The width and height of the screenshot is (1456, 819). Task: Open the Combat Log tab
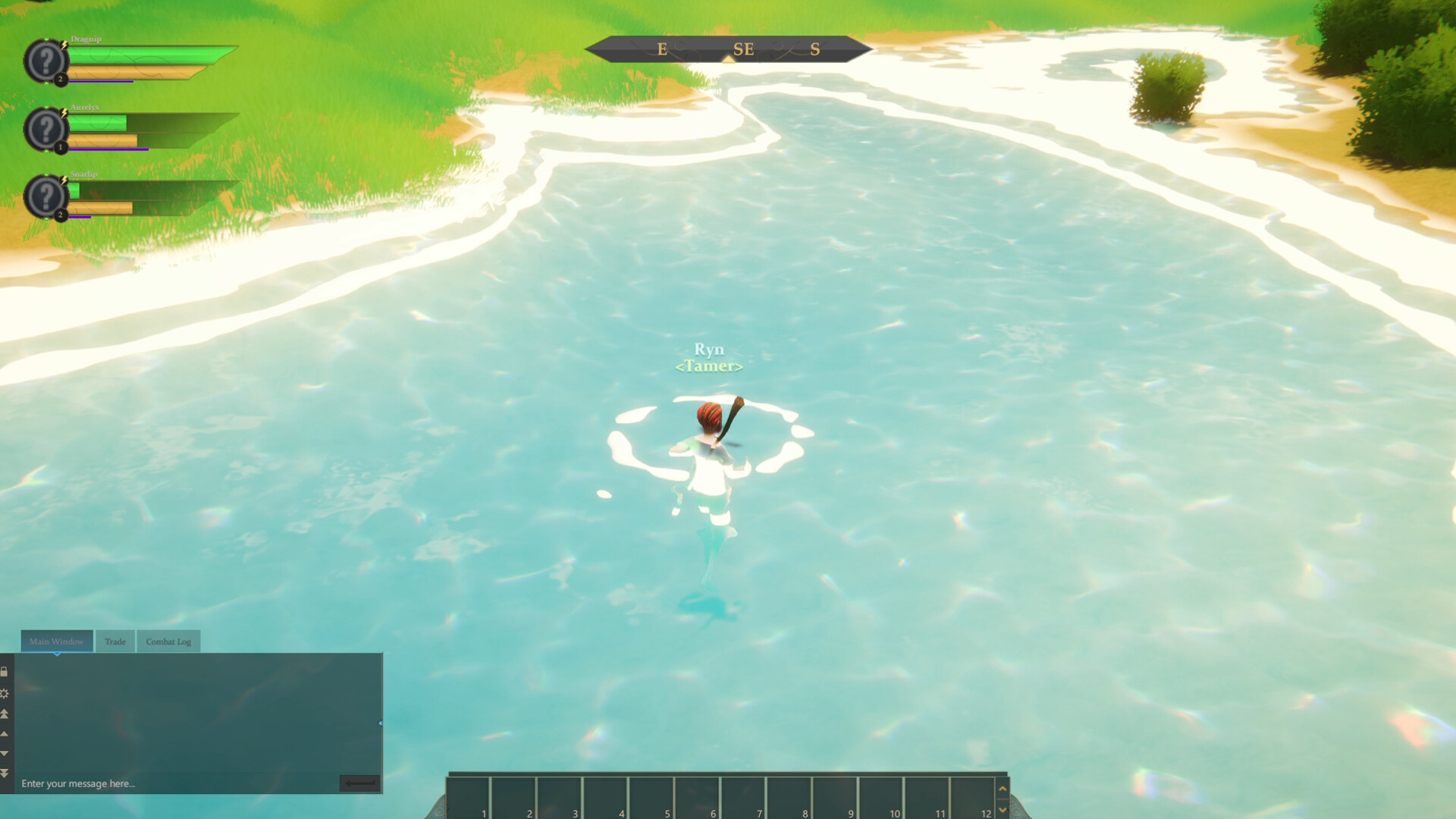168,641
